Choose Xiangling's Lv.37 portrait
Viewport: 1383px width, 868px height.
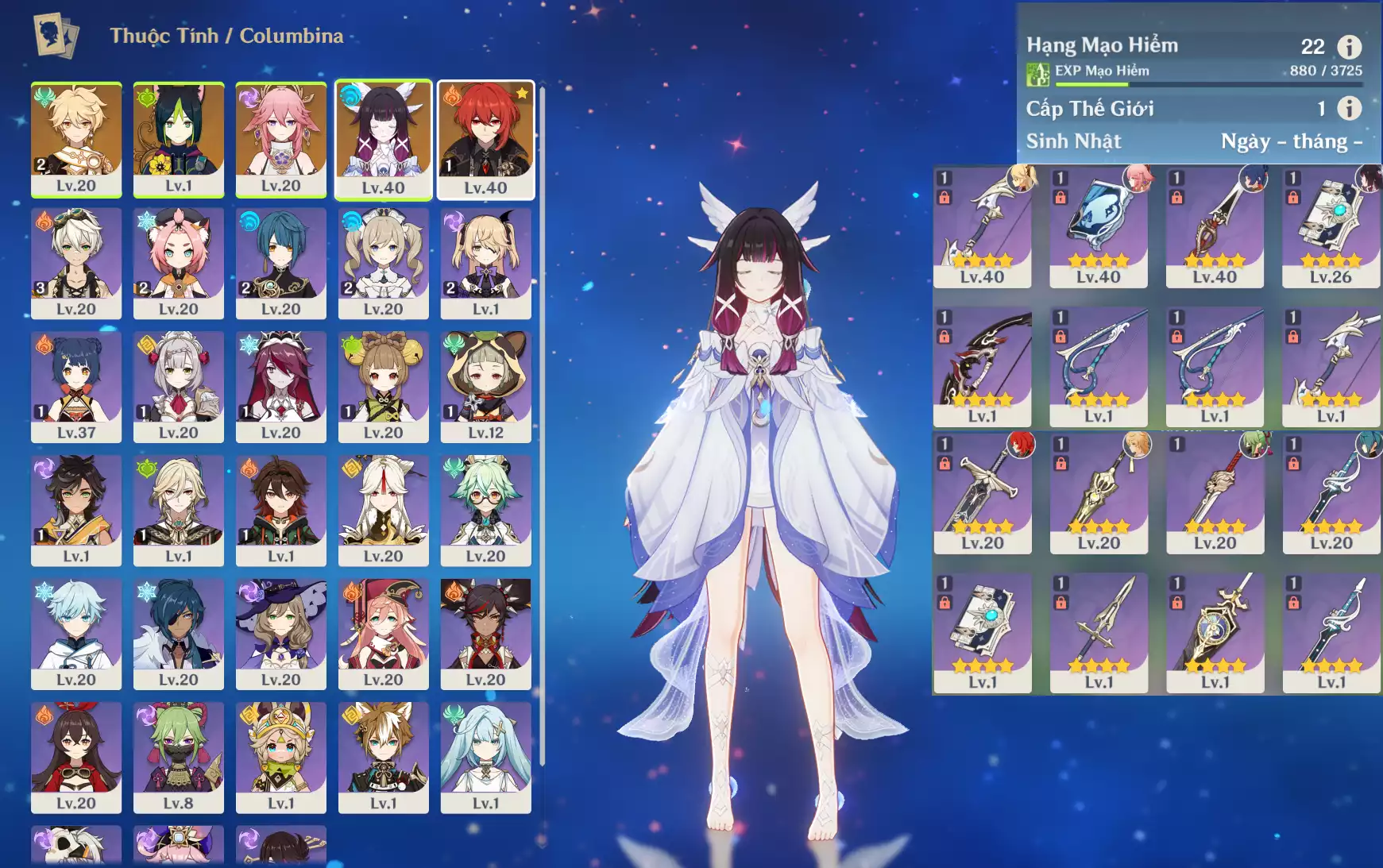(76, 386)
